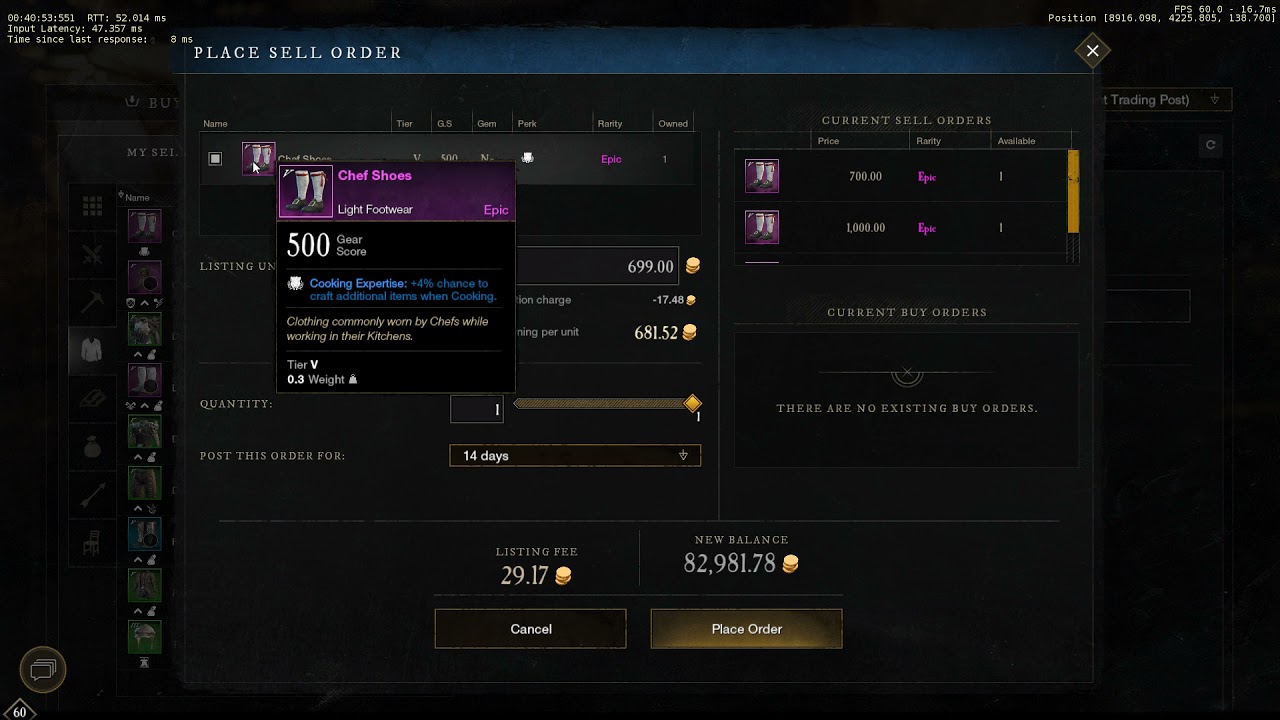Sort the item list by Rarity column

(x=610, y=124)
